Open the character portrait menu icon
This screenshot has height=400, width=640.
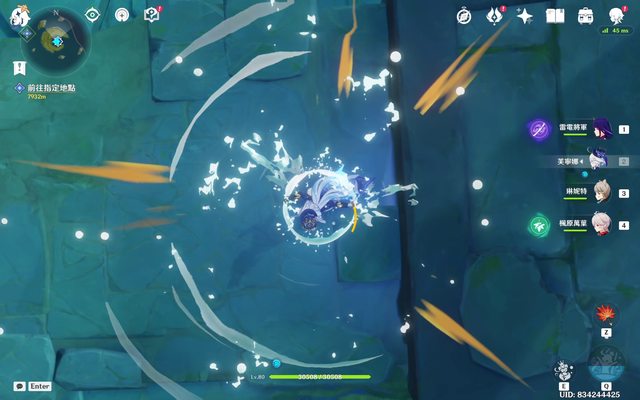tap(617, 15)
